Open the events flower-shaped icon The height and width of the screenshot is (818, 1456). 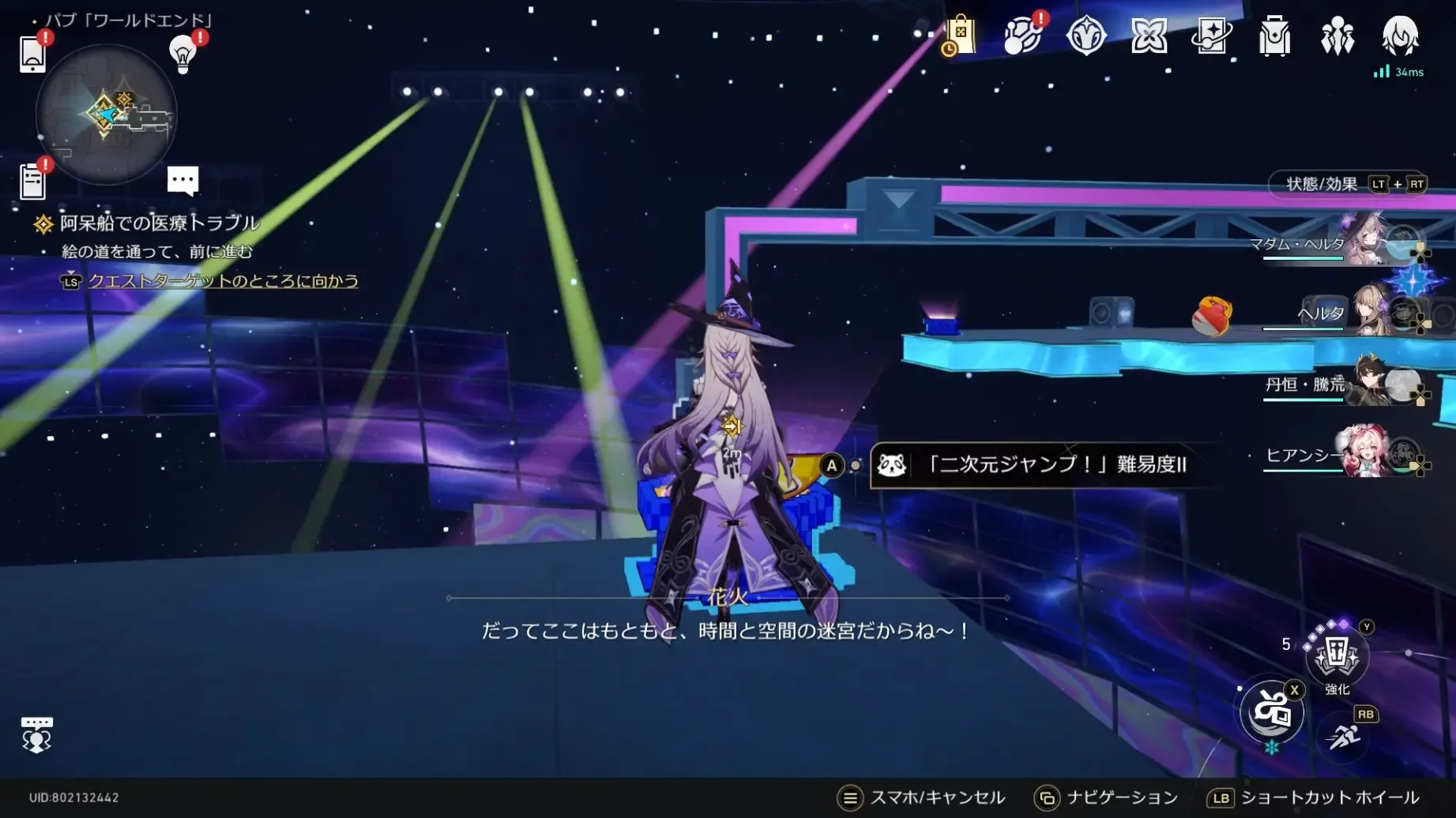pyautogui.click(x=1148, y=37)
